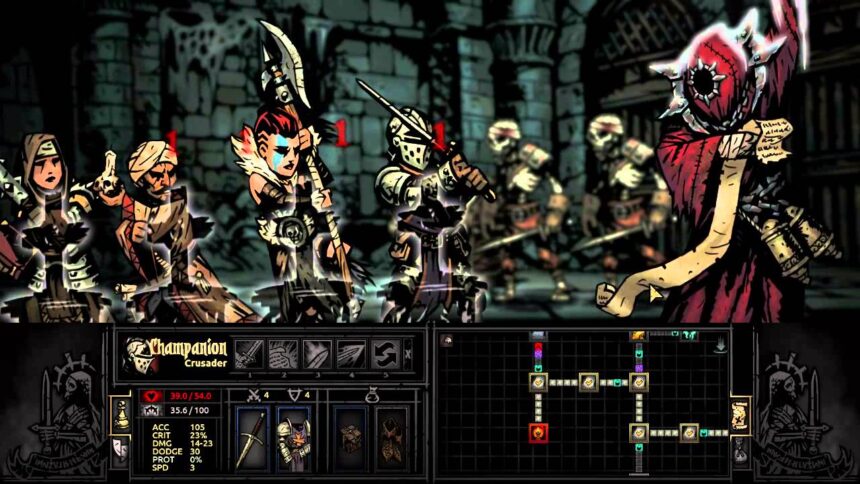The image size is (860, 484).
Task: Activate the third combat skill icon
Action: [x=316, y=352]
